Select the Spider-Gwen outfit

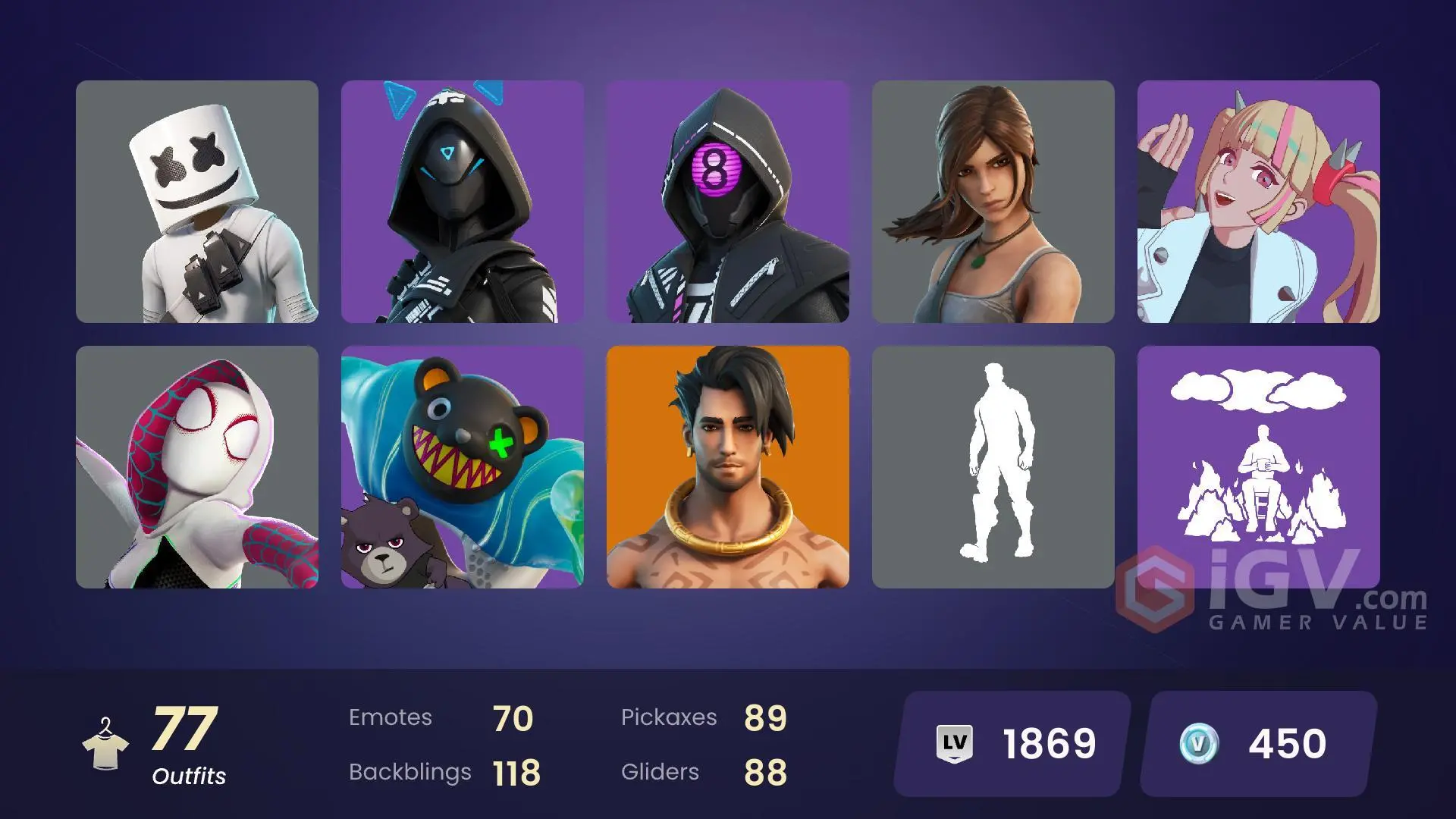(196, 470)
